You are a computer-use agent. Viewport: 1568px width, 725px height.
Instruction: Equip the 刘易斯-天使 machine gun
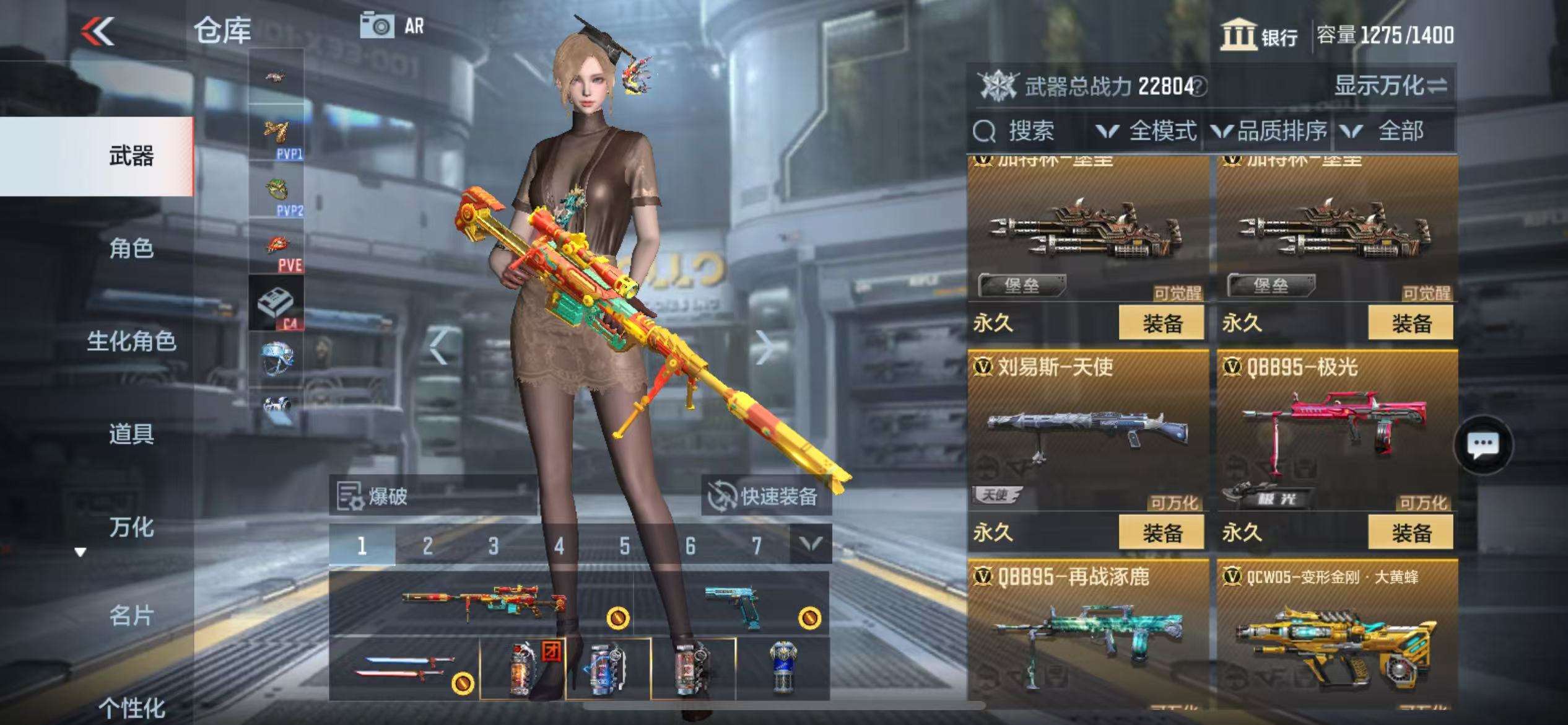pyautogui.click(x=1161, y=532)
